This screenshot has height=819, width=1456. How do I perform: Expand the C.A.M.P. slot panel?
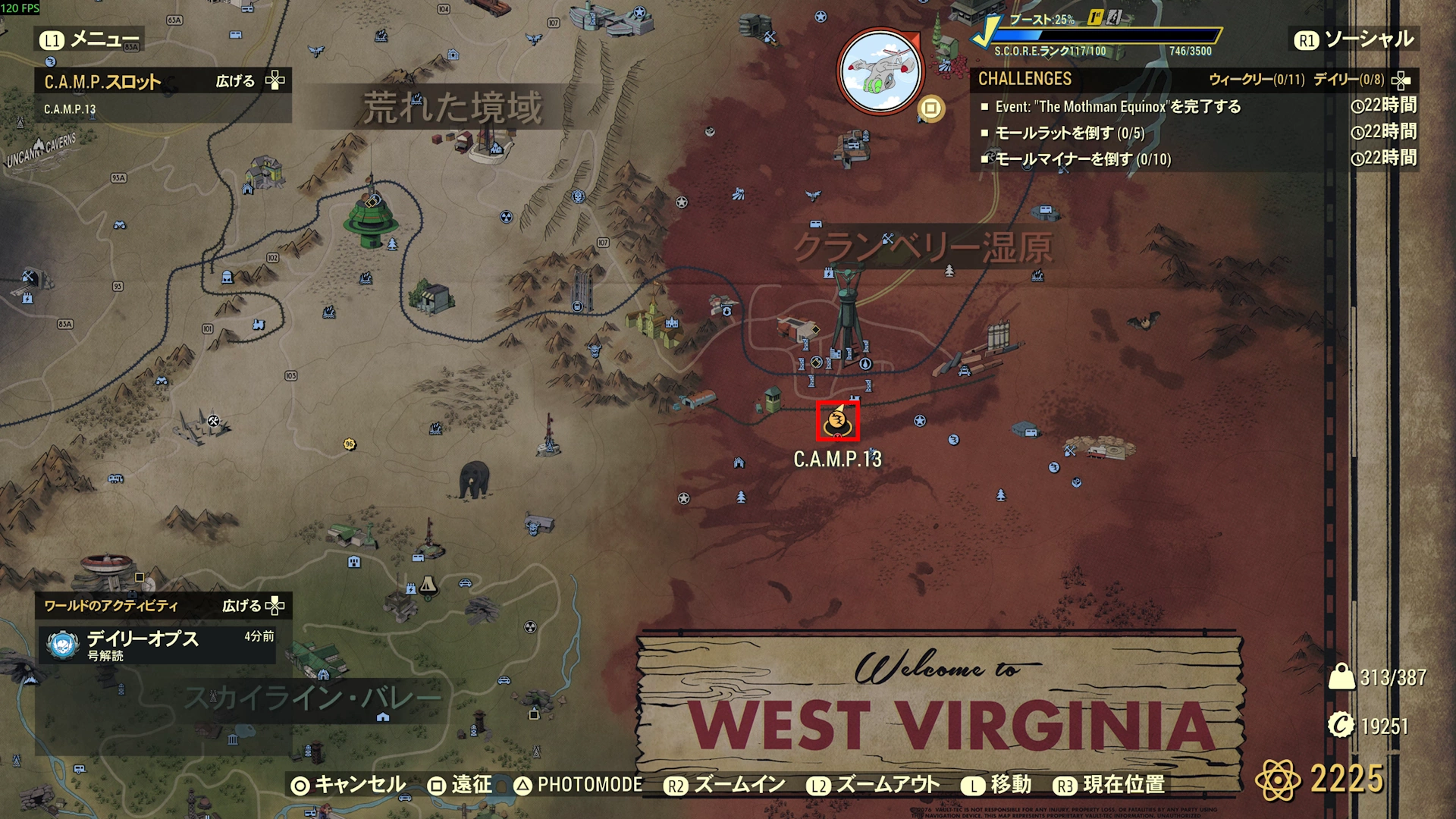(249, 81)
